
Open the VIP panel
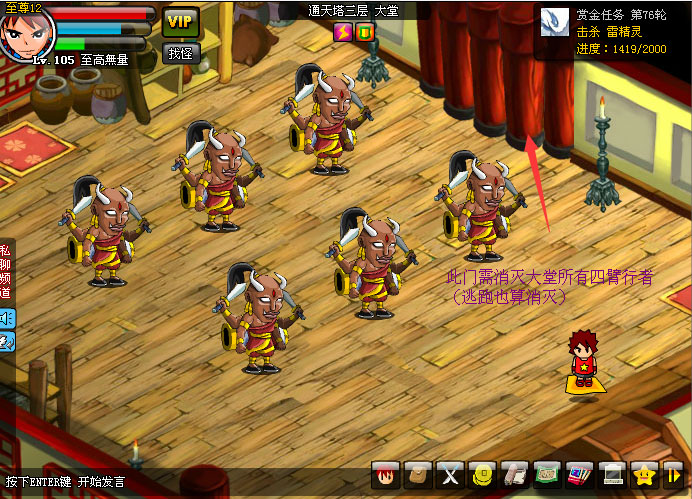point(181,21)
